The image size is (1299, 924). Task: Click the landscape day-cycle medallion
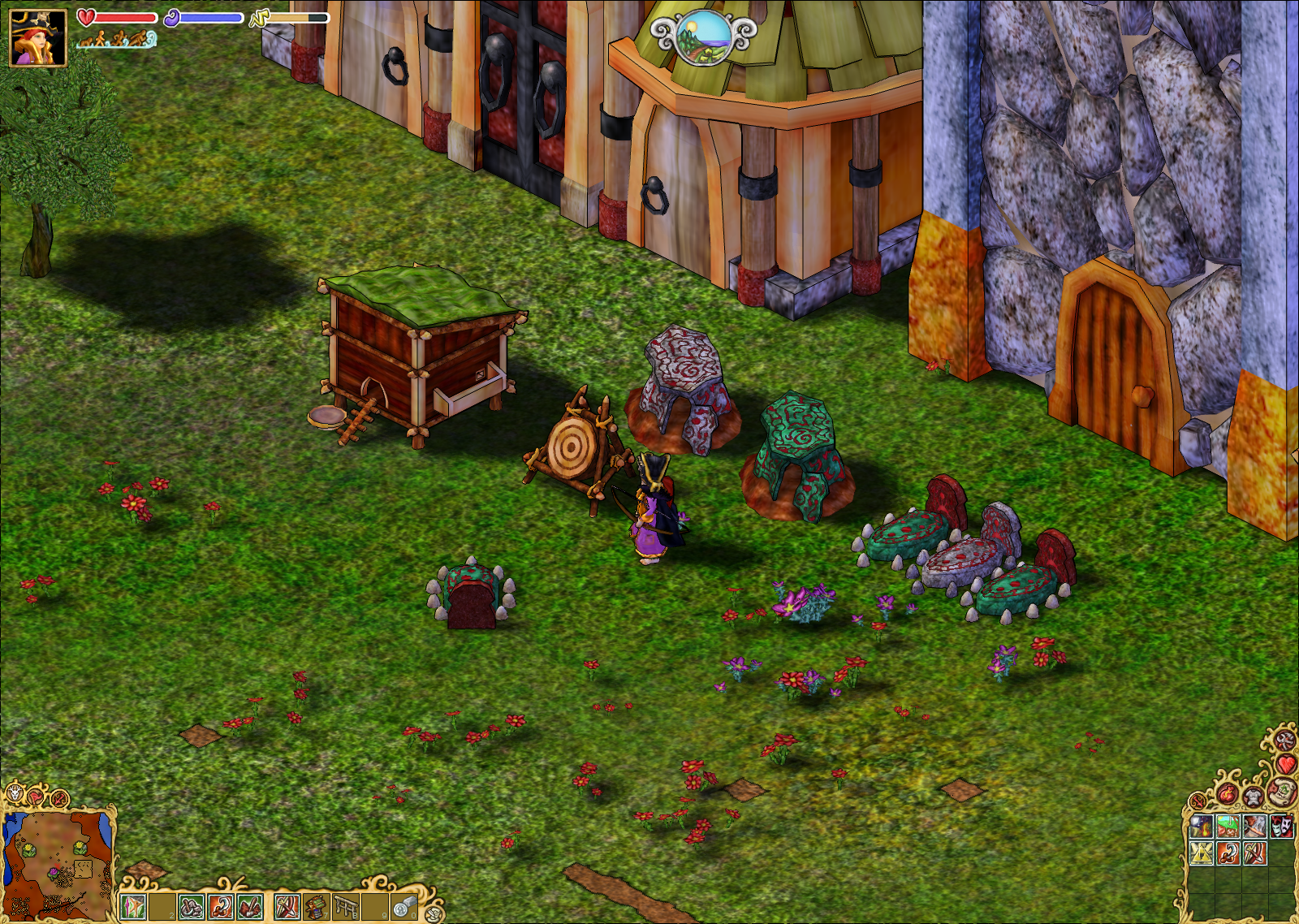(x=703, y=37)
